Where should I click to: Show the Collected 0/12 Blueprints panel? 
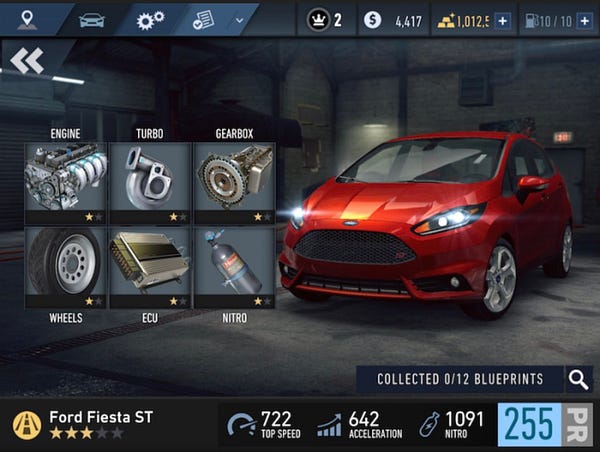[460, 379]
